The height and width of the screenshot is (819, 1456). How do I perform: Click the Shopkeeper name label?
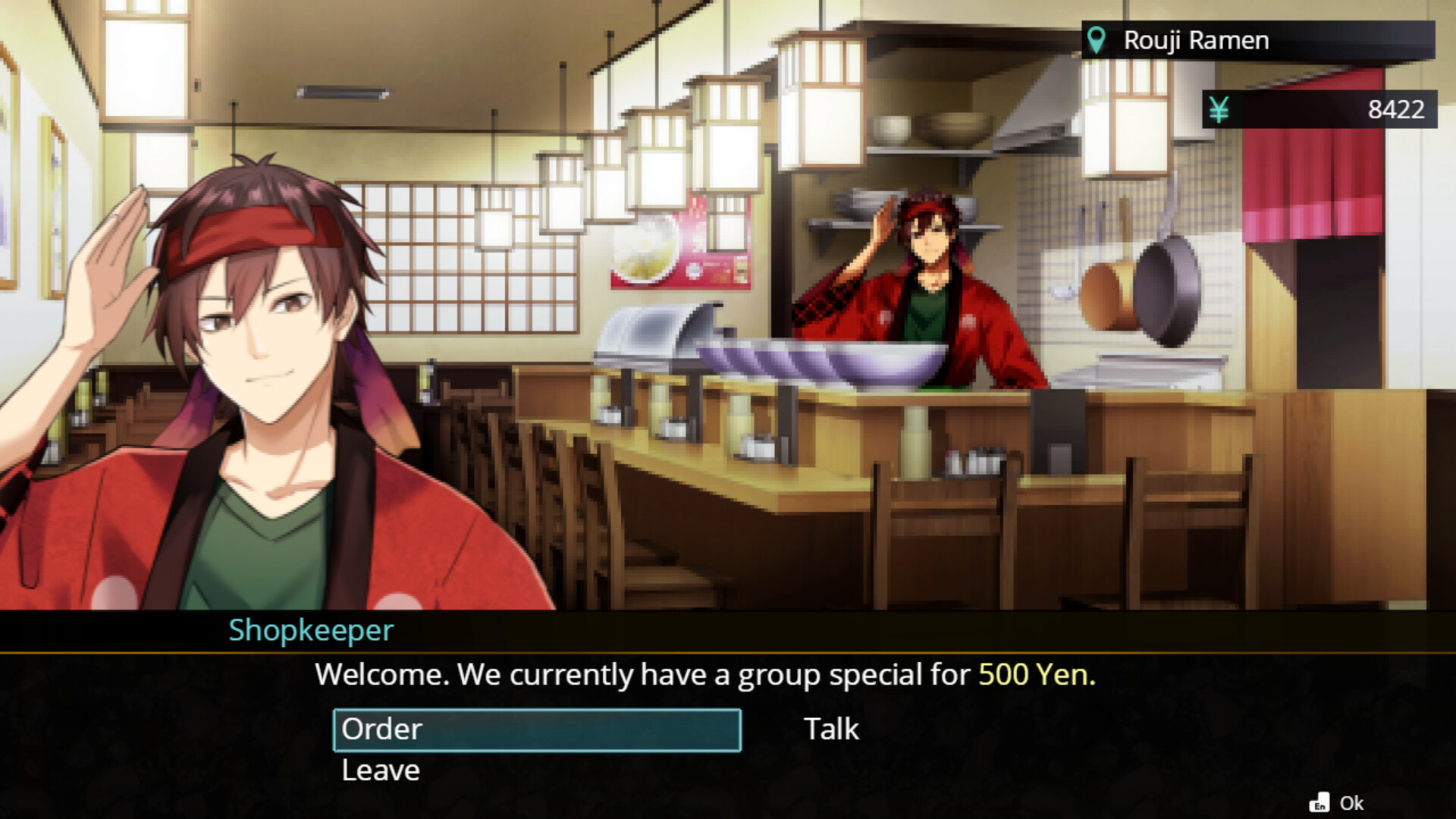tap(310, 630)
